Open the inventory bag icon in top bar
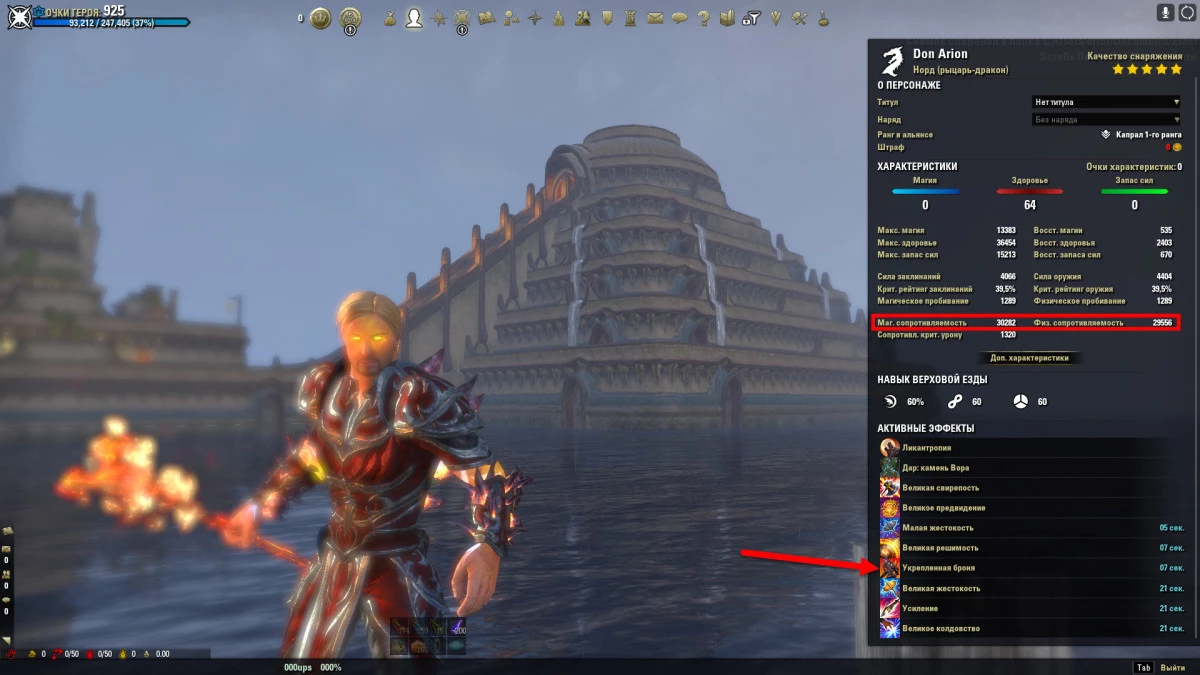The image size is (1200, 675). click(x=388, y=18)
